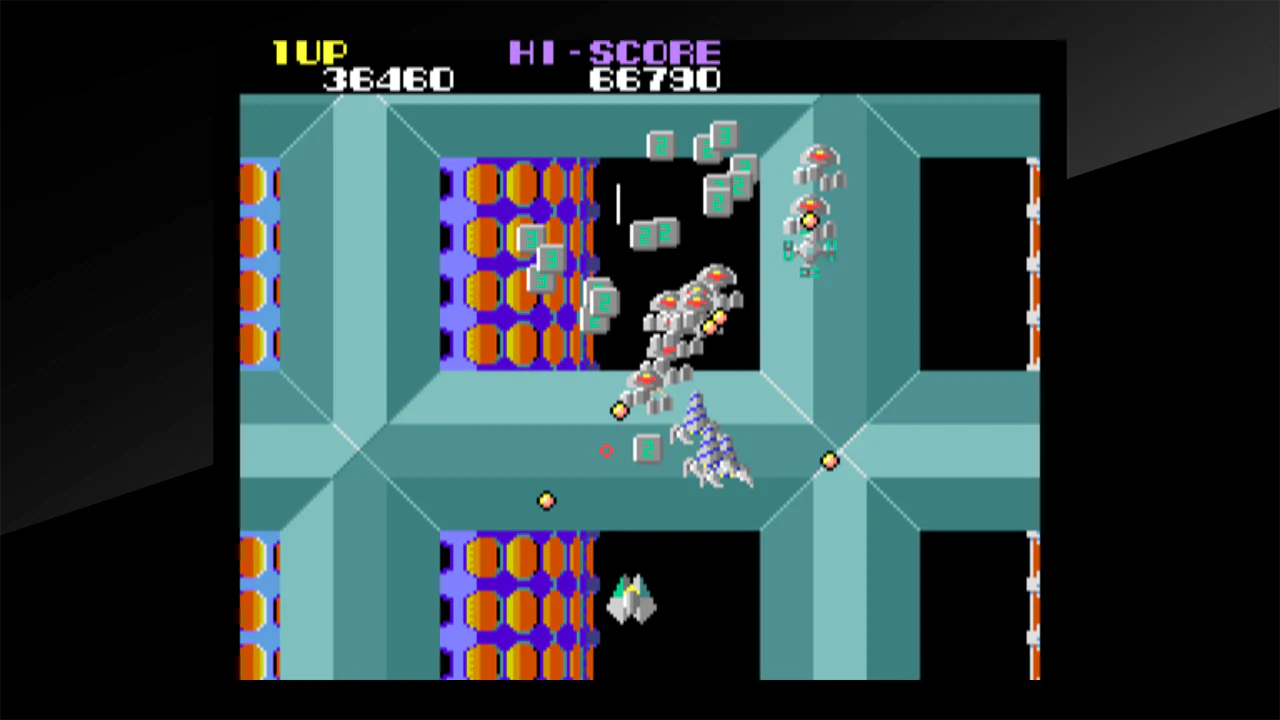The height and width of the screenshot is (720, 1280).
Task: Click the current score 36460
Action: 388,80
